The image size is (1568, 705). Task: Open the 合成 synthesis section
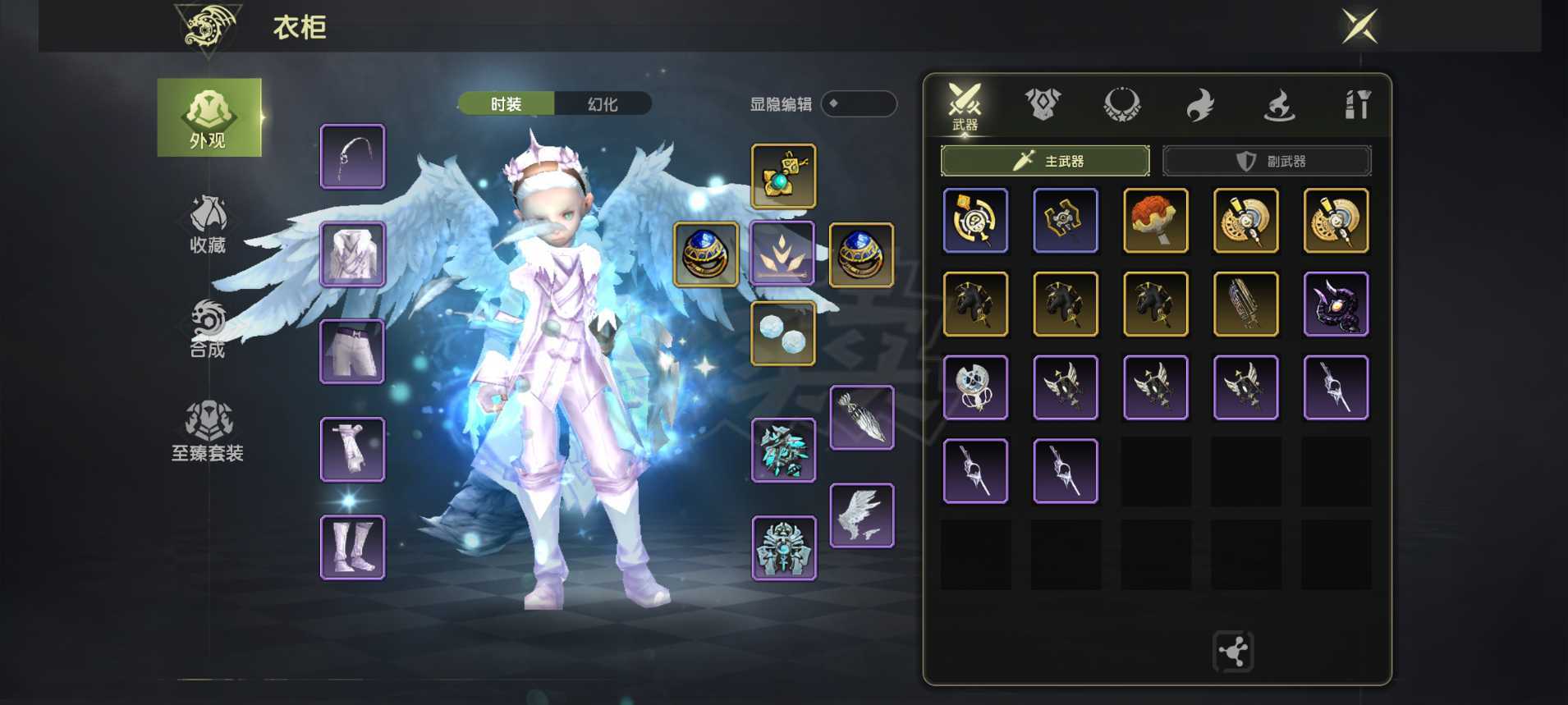(208, 329)
